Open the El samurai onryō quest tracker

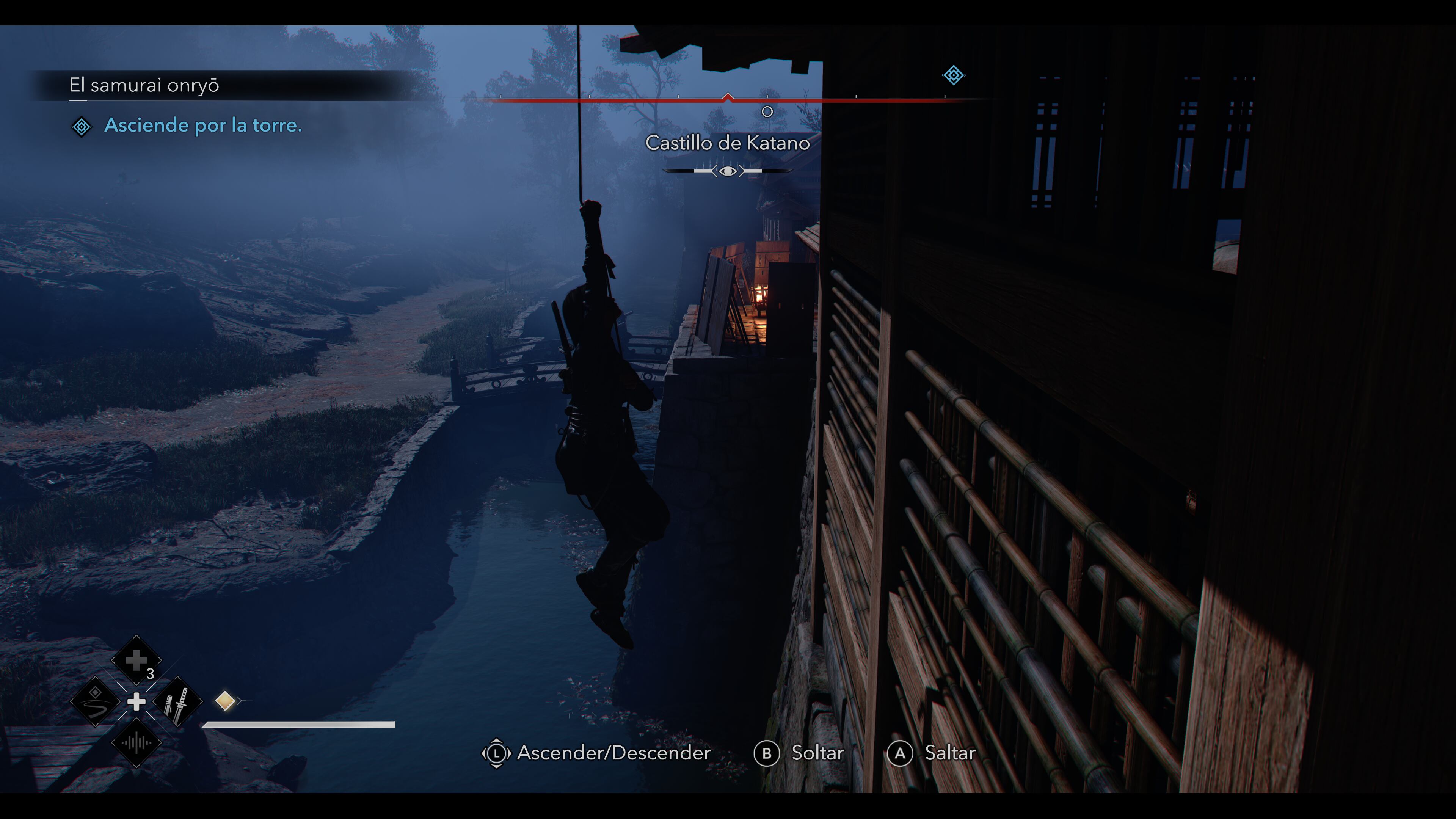tap(144, 85)
